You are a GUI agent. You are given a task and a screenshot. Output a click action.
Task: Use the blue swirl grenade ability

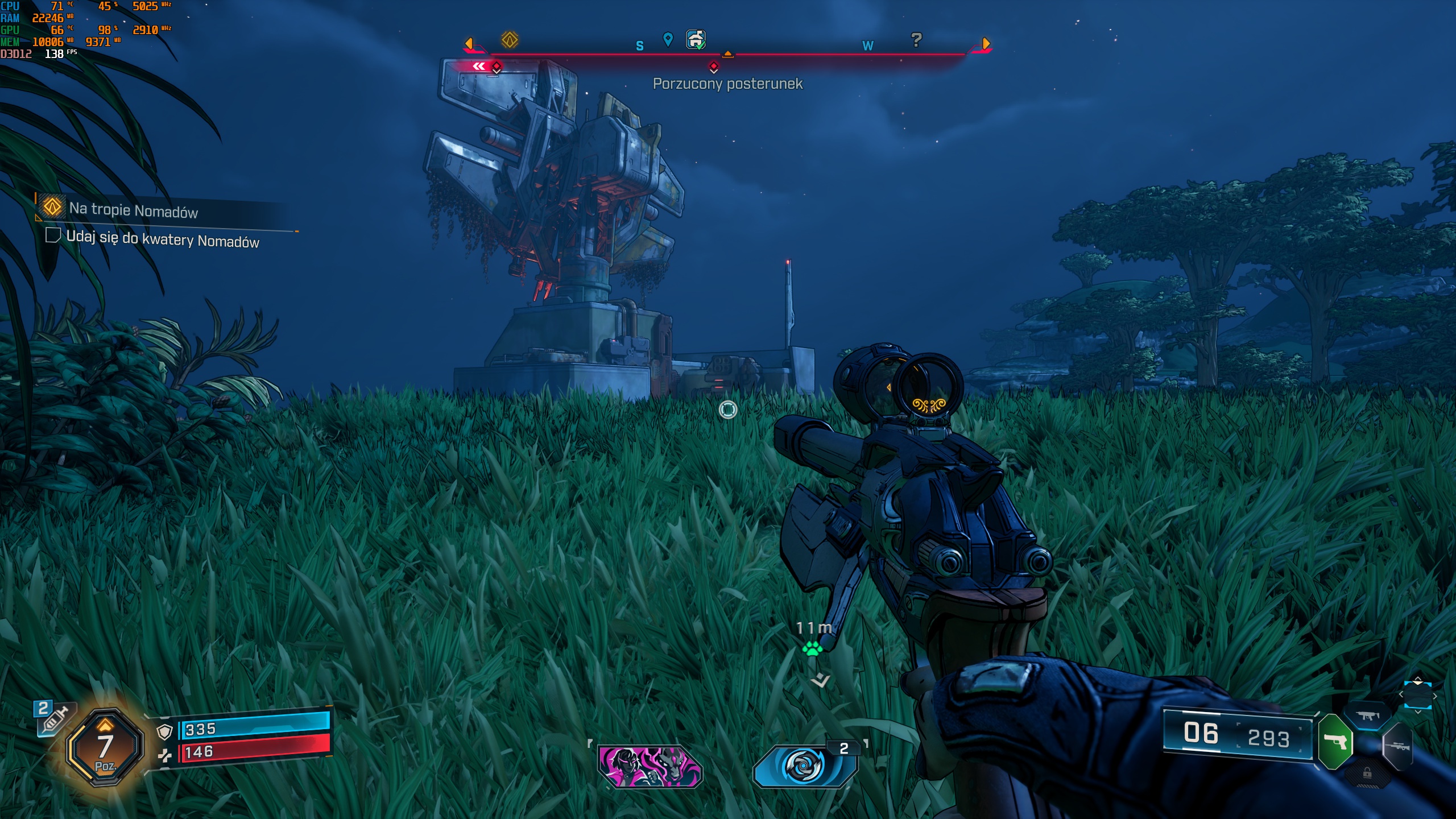pyautogui.click(x=803, y=766)
